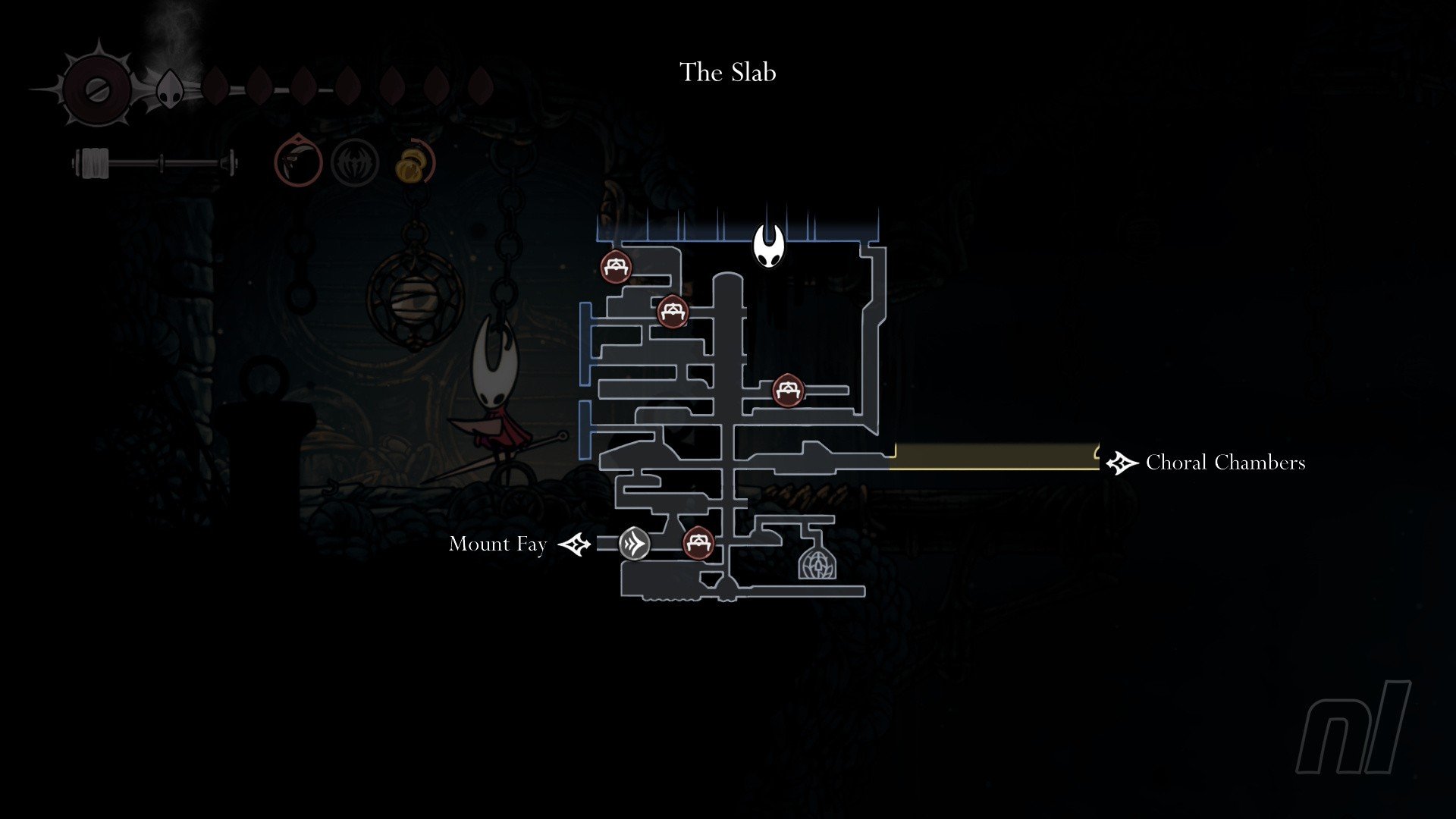Select the grey spider crest icon
Viewport: 1456px width, 819px height.
pos(355,162)
